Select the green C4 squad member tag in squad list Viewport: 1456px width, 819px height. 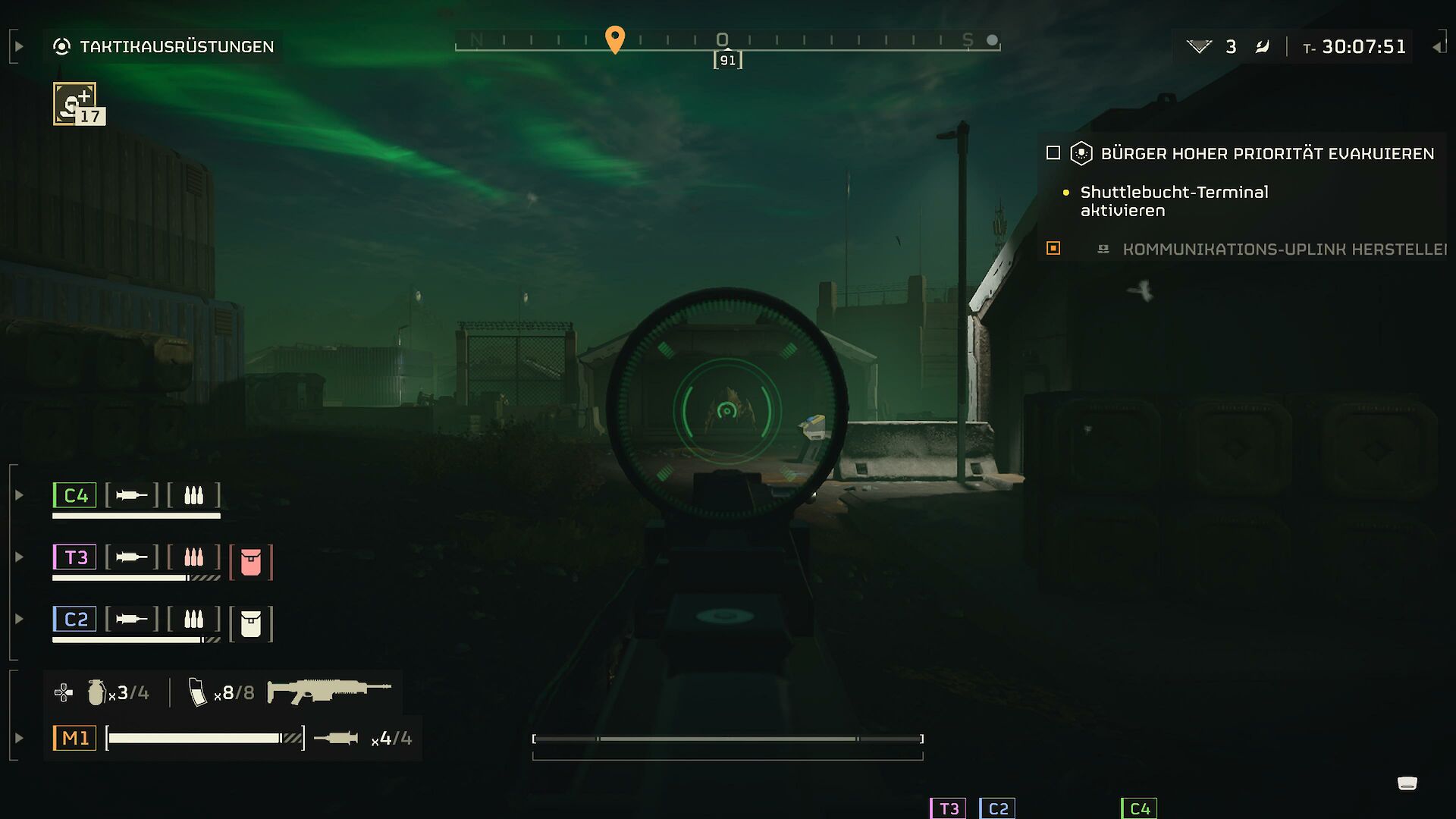pyautogui.click(x=75, y=495)
